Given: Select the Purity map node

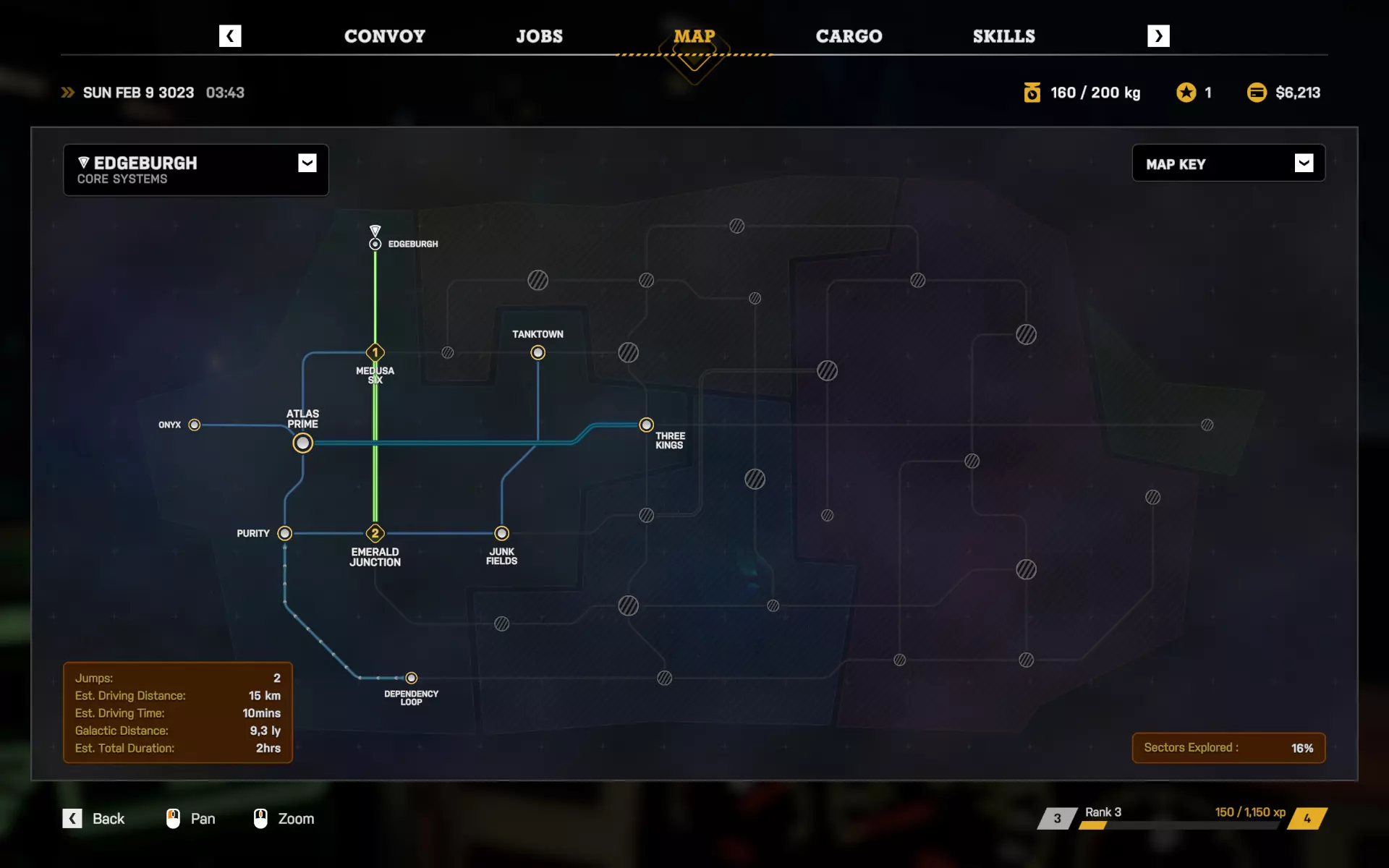Looking at the screenshot, I should (x=285, y=533).
